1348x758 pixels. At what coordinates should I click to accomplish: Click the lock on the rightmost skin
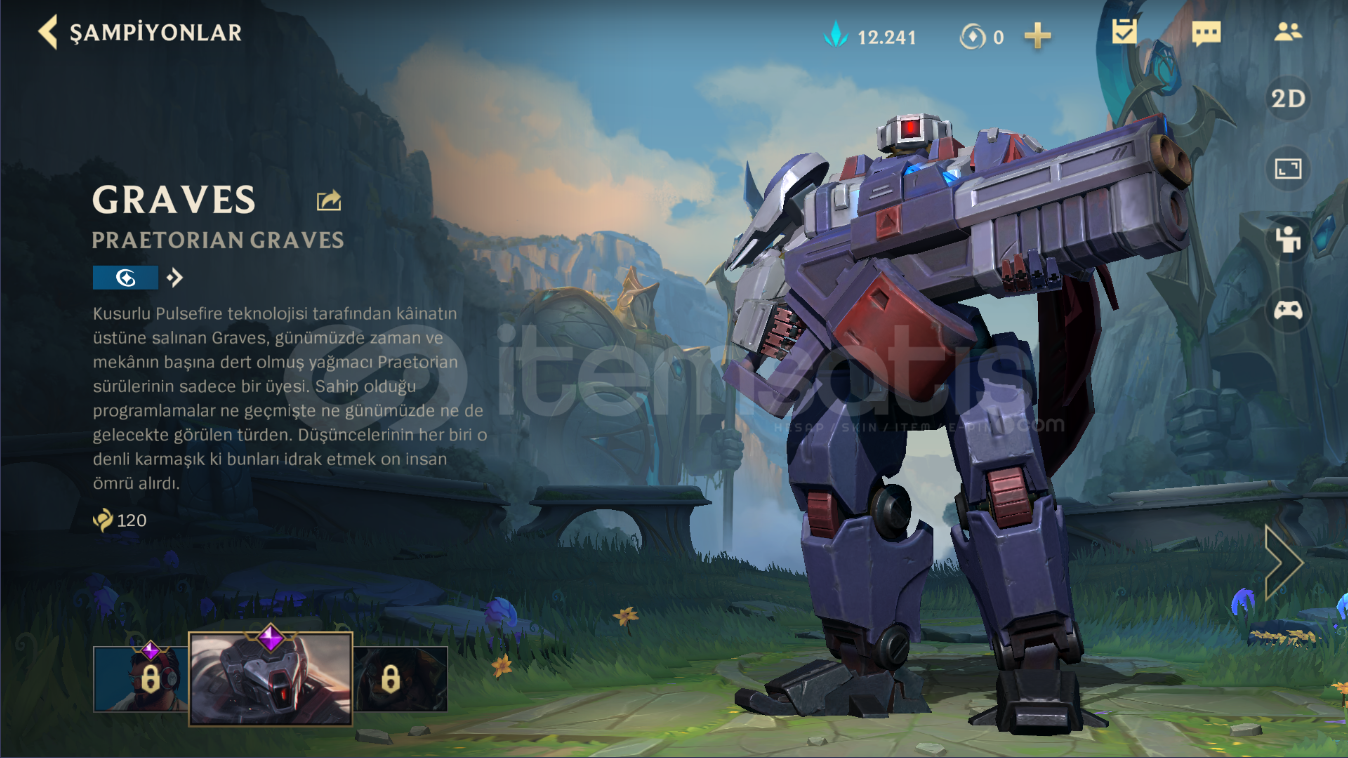tap(391, 677)
